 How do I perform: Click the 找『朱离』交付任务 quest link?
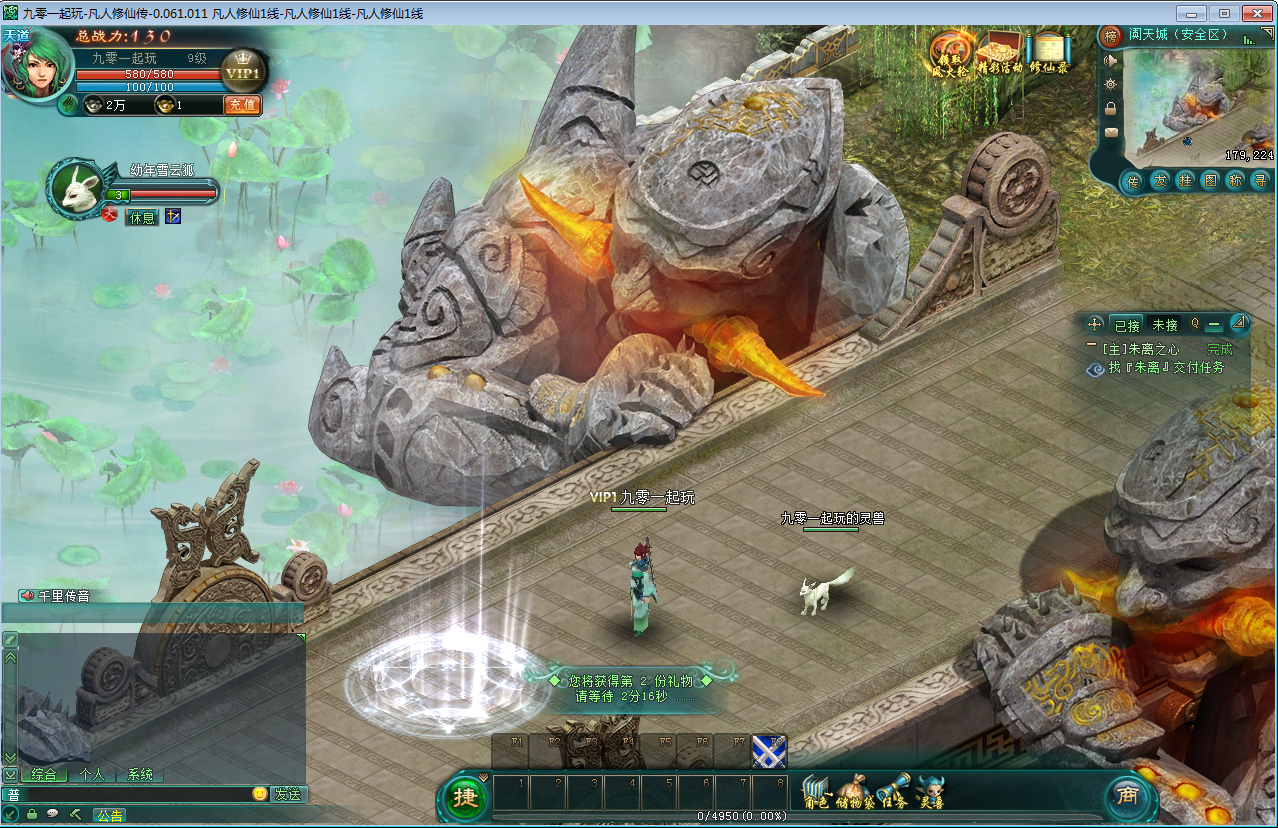[1165, 368]
